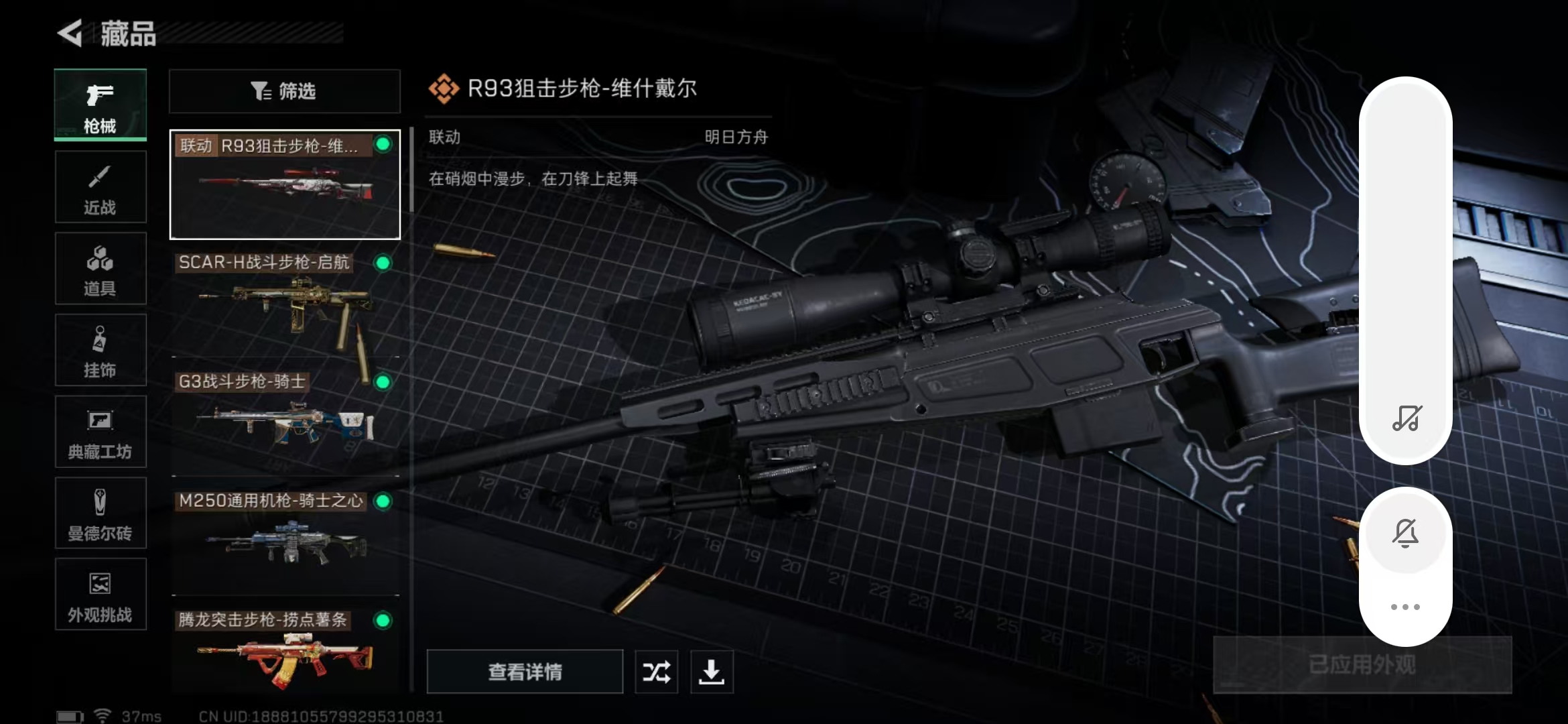1568x724 pixels.
Task: Open 查看详情 to view details
Action: (x=525, y=672)
